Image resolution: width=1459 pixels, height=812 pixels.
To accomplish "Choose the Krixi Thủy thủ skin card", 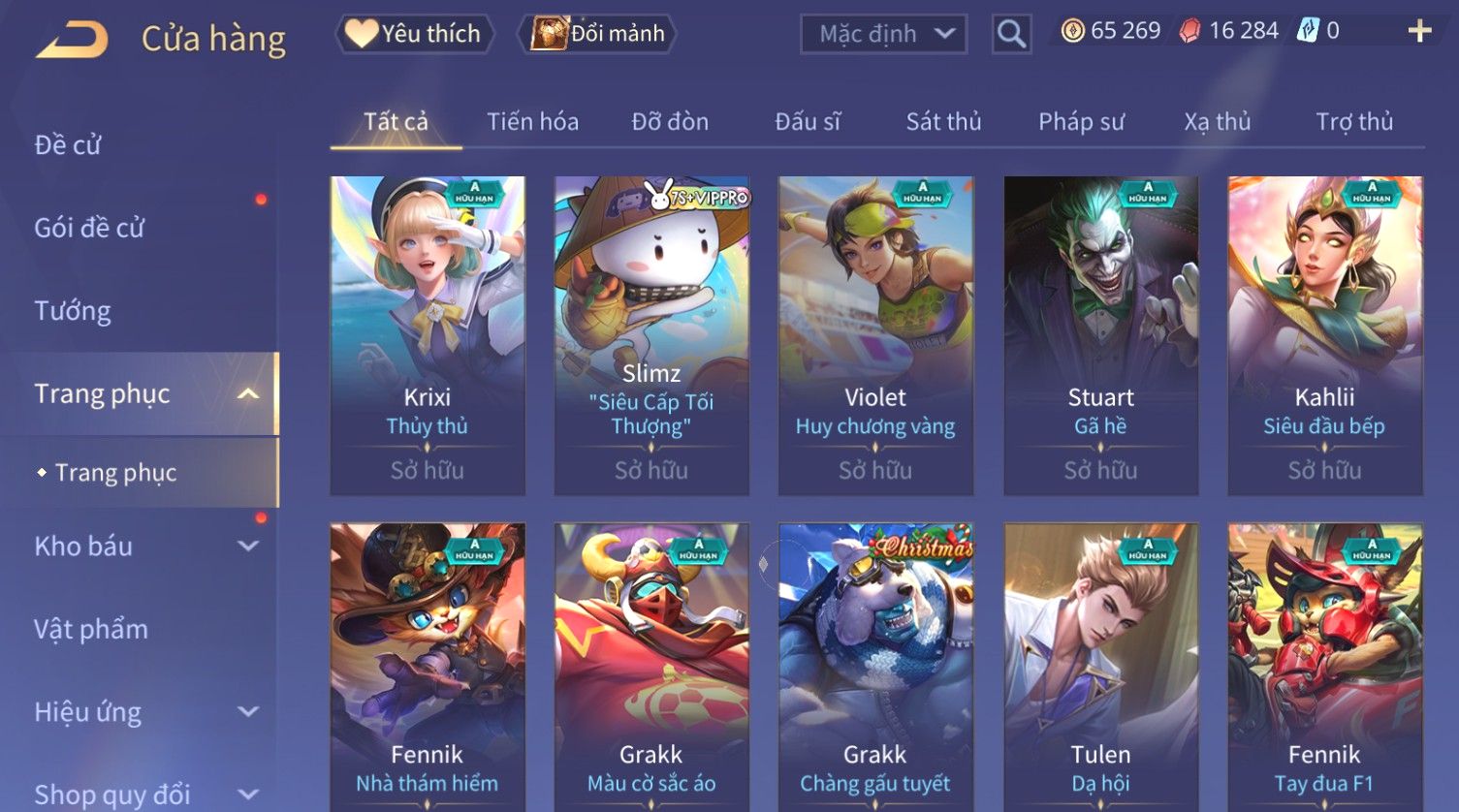I will 428,334.
